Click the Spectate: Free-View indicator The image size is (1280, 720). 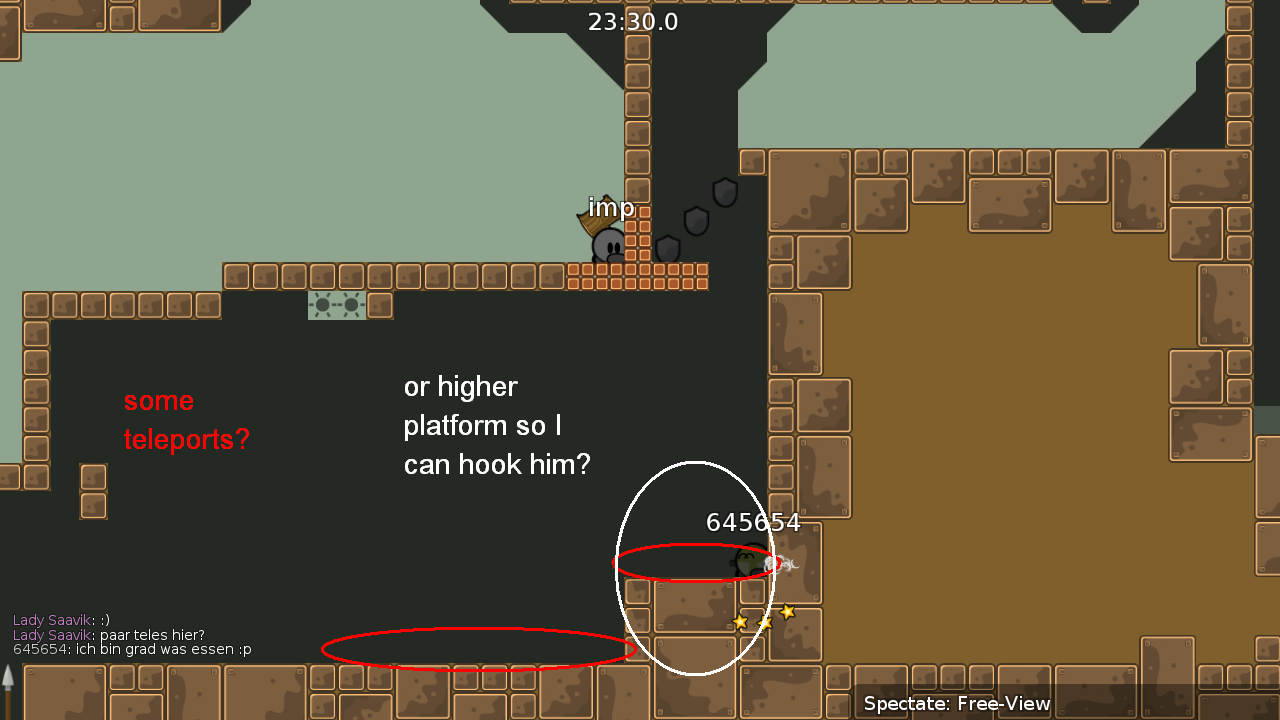pos(955,704)
